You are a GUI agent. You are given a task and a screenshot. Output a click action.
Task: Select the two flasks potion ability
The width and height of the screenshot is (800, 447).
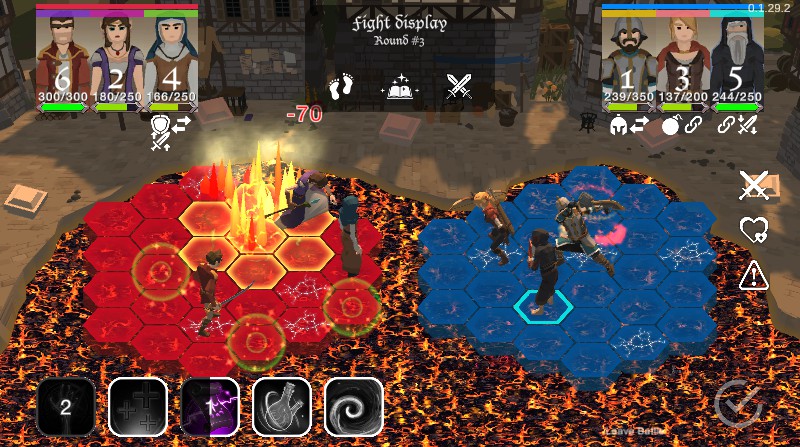(x=282, y=407)
